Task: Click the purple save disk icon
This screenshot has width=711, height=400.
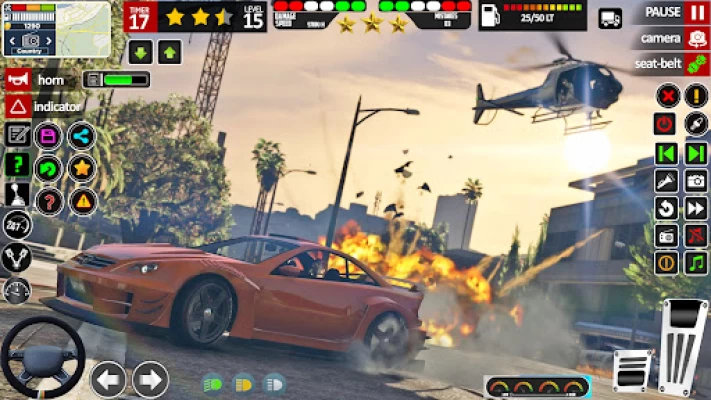Action: click(48, 135)
